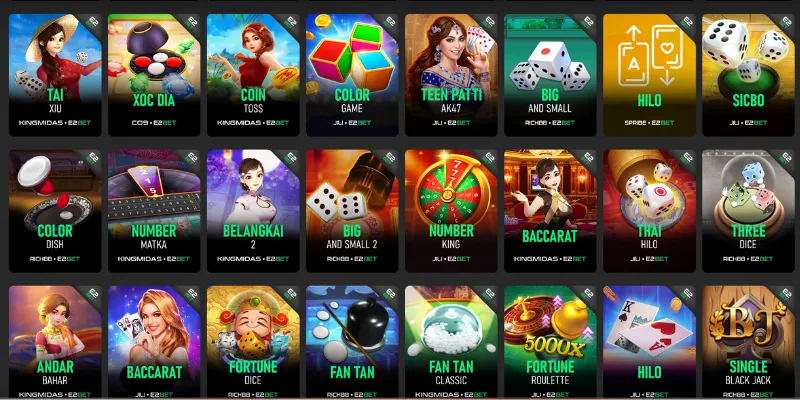Select the Number Matka game
This screenshot has width=800, height=400.
(x=153, y=211)
